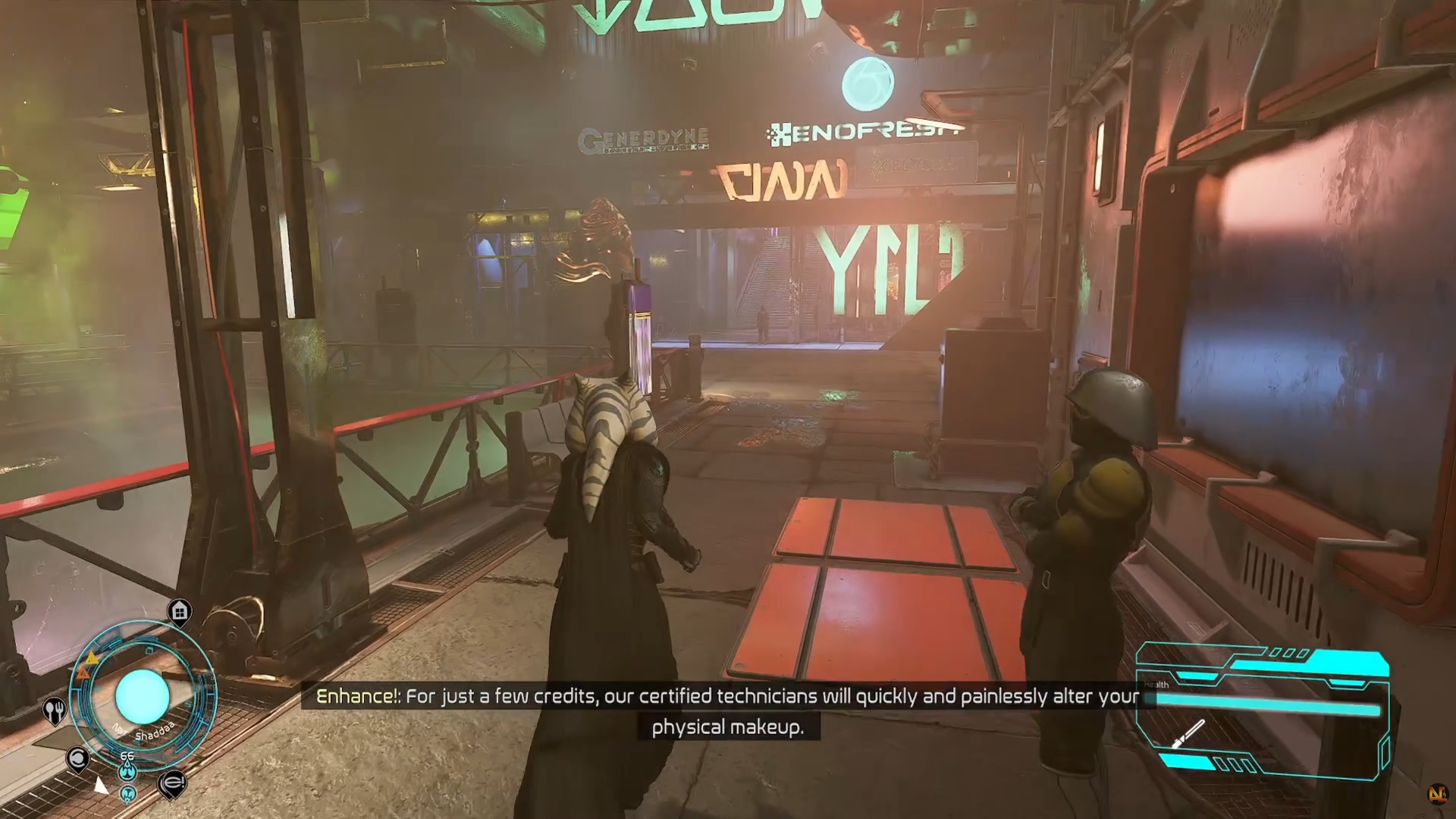Click the channel logo watermark
The height and width of the screenshot is (819, 1456).
[1436, 794]
